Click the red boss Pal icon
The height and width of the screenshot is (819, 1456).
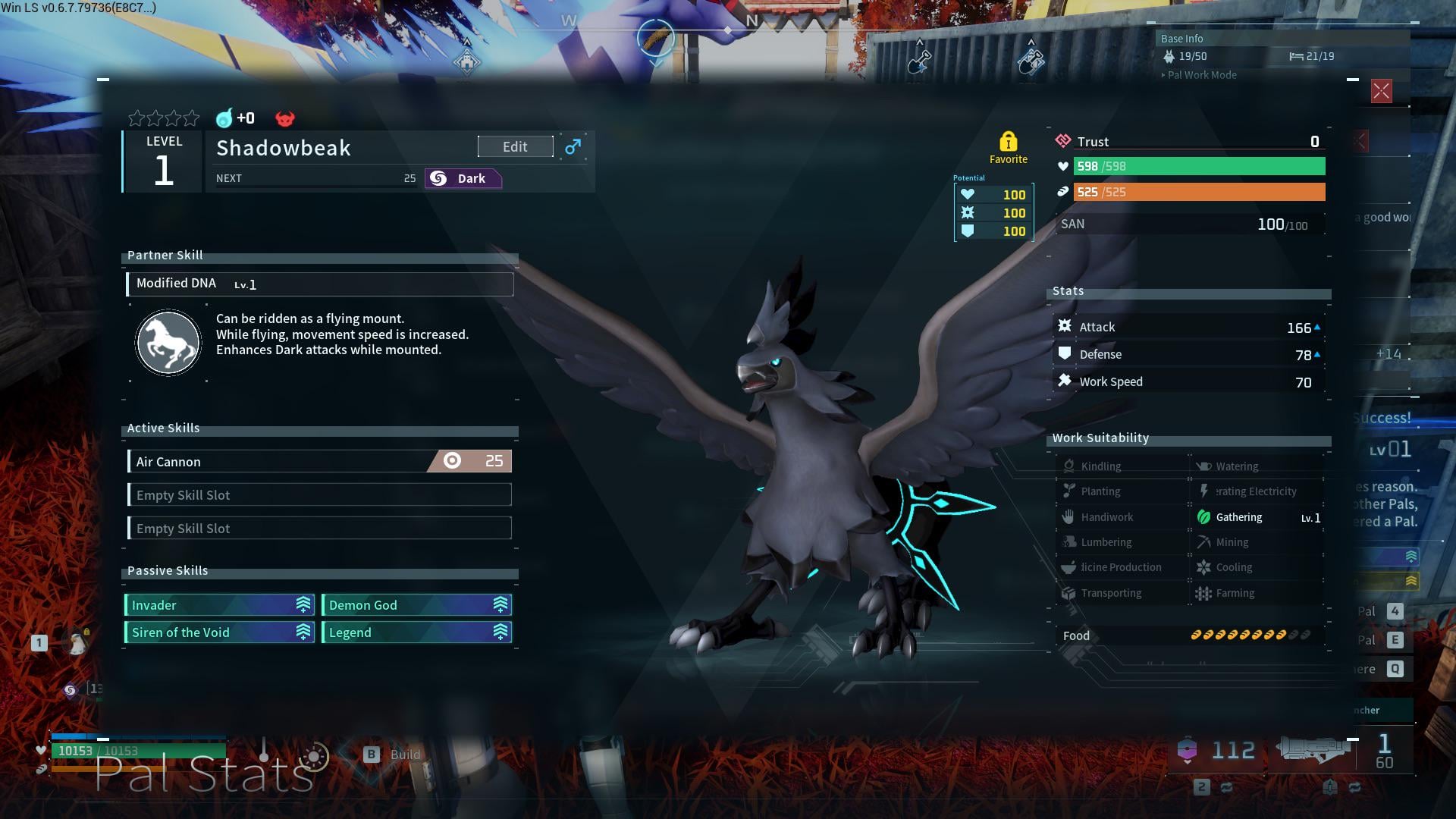[x=285, y=118]
